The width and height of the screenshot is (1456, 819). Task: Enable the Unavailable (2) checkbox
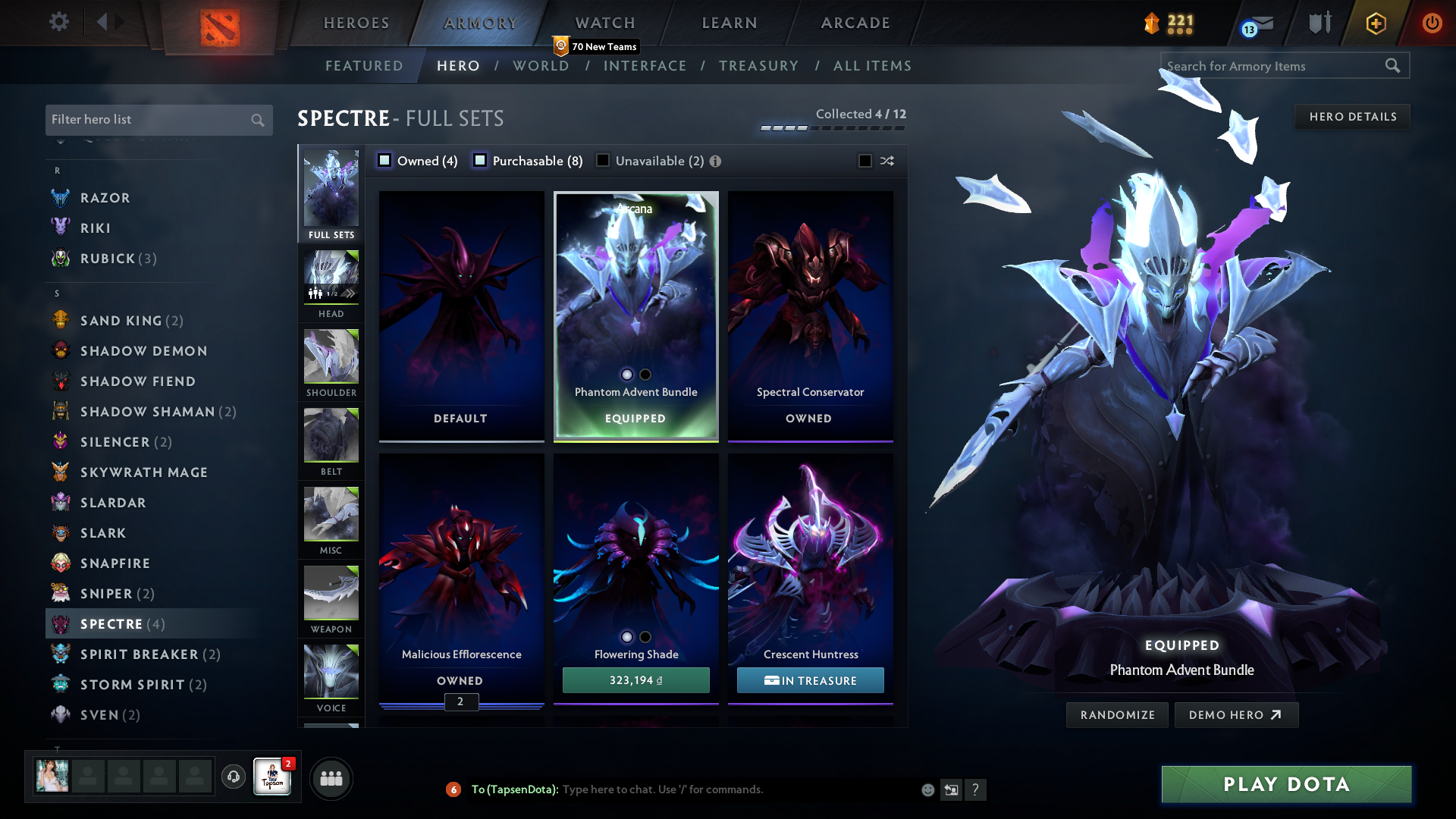tap(603, 160)
